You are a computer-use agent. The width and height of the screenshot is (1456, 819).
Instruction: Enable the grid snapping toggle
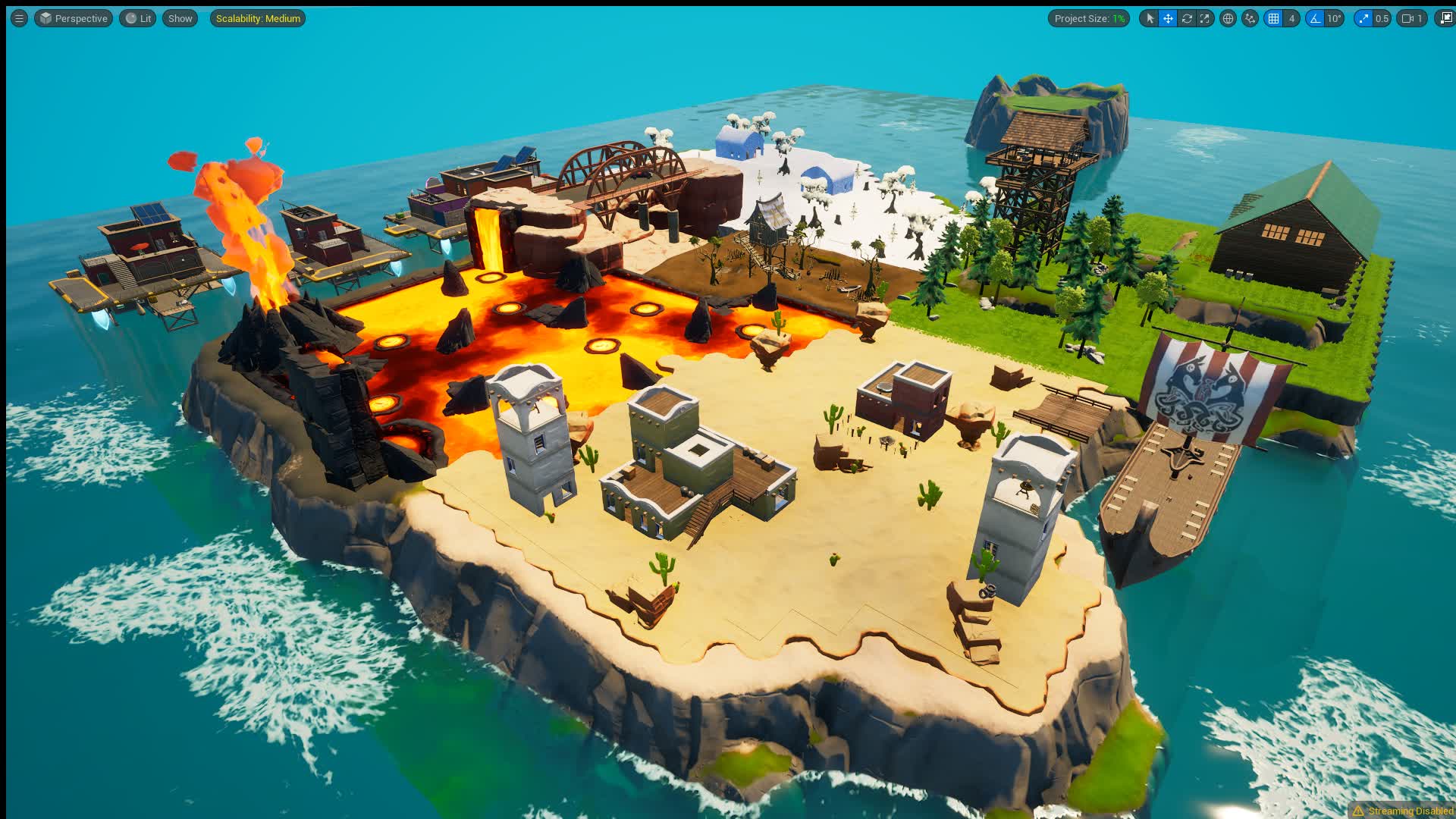click(x=1272, y=18)
